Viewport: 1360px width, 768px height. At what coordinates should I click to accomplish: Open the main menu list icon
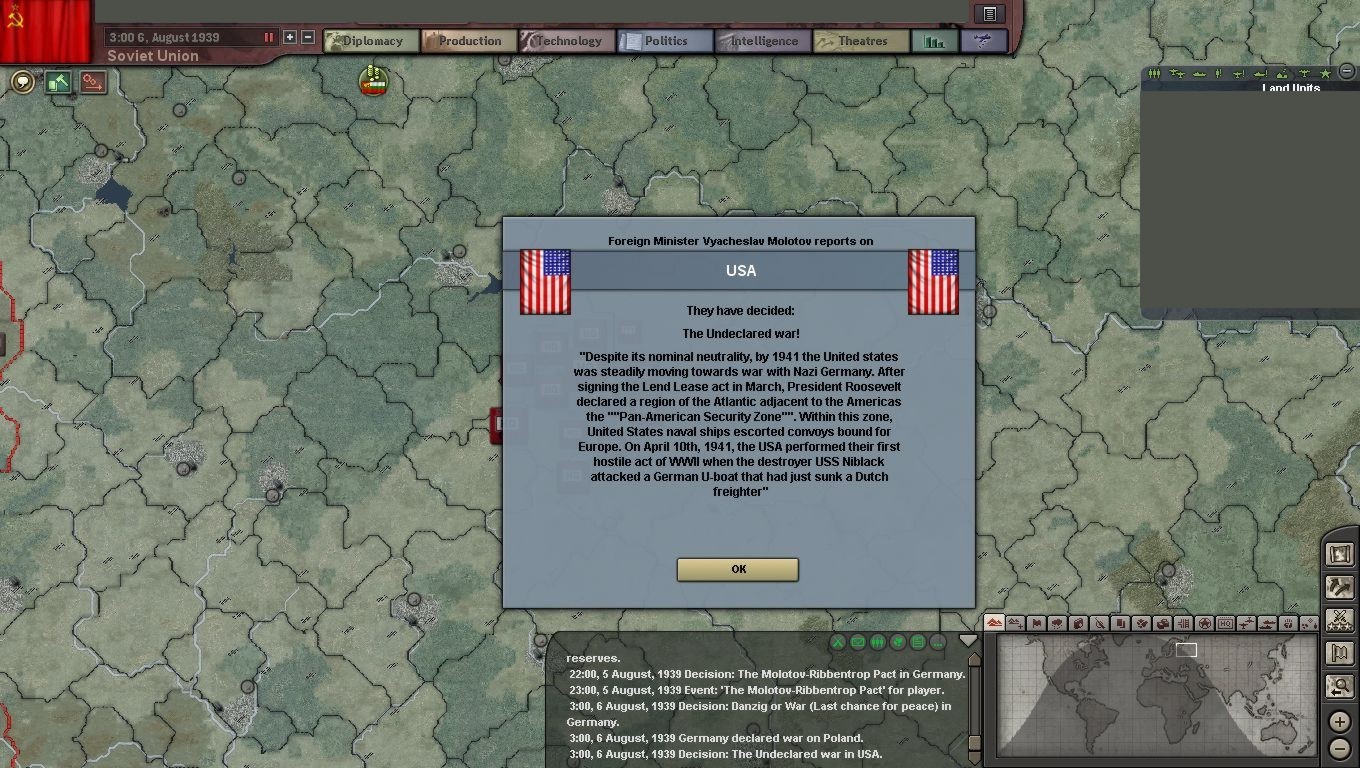pyautogui.click(x=989, y=13)
